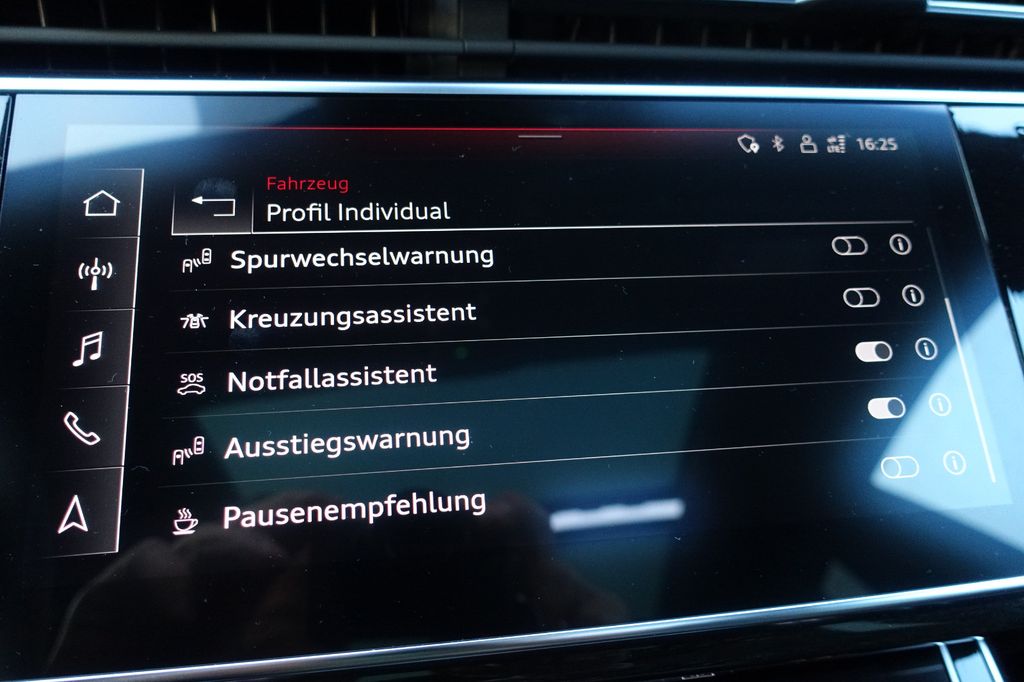Open the phone menu

pyautogui.click(x=81, y=428)
